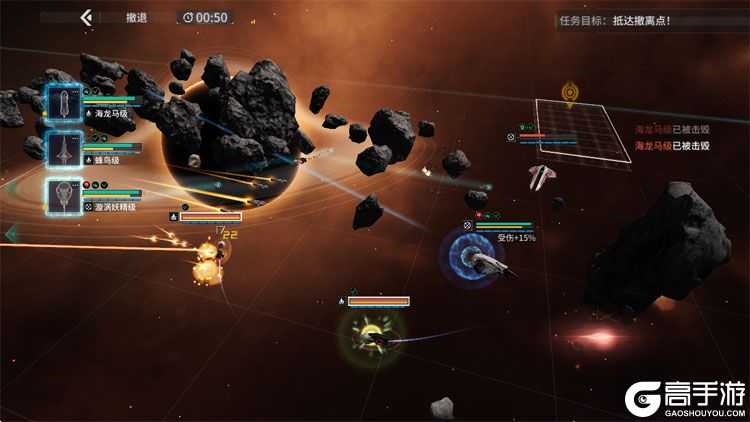Select the orange evacuation point marker
Viewport: 750px width, 422px height.
click(x=569, y=93)
